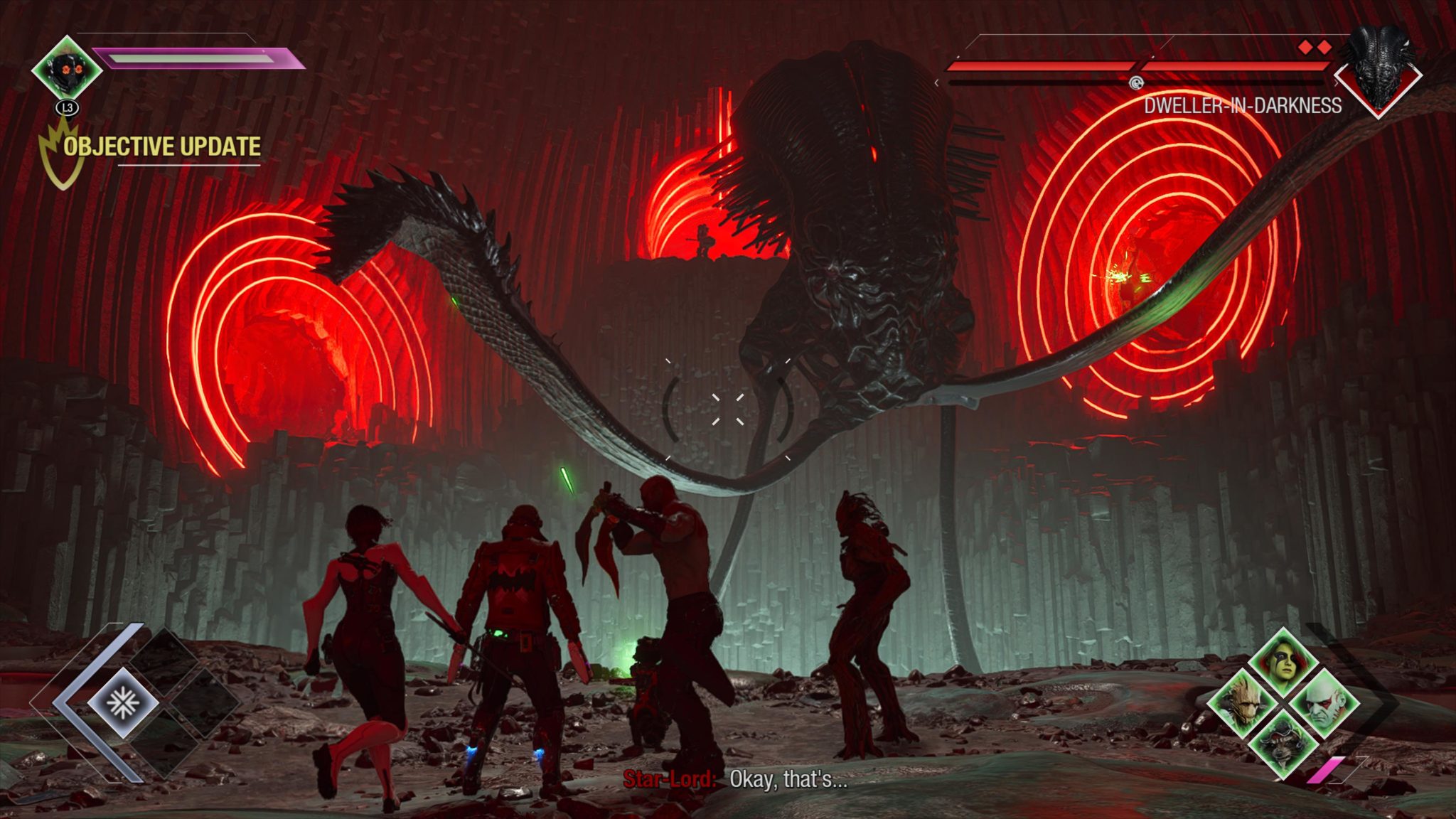Pick Drax's portrait in the team diamond
Image resolution: width=1456 pixels, height=819 pixels.
[1322, 702]
